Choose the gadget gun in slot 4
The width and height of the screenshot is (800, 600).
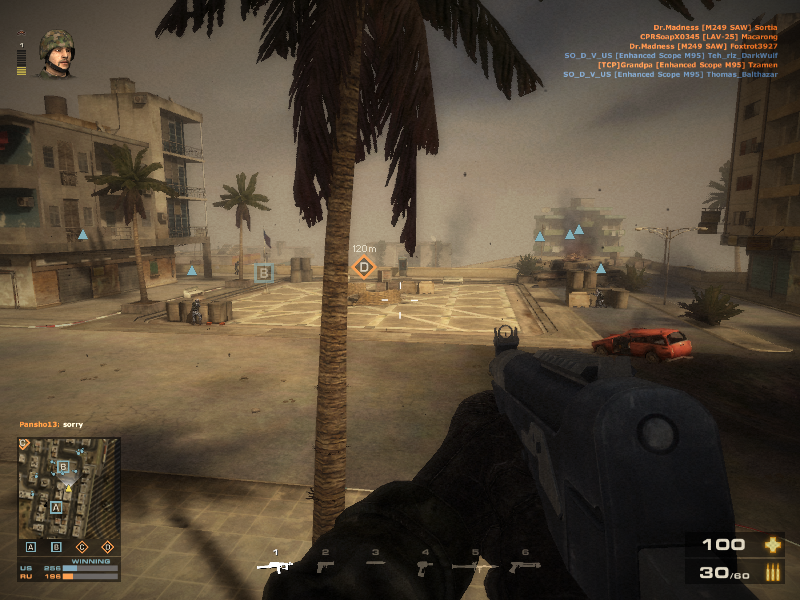tap(425, 566)
